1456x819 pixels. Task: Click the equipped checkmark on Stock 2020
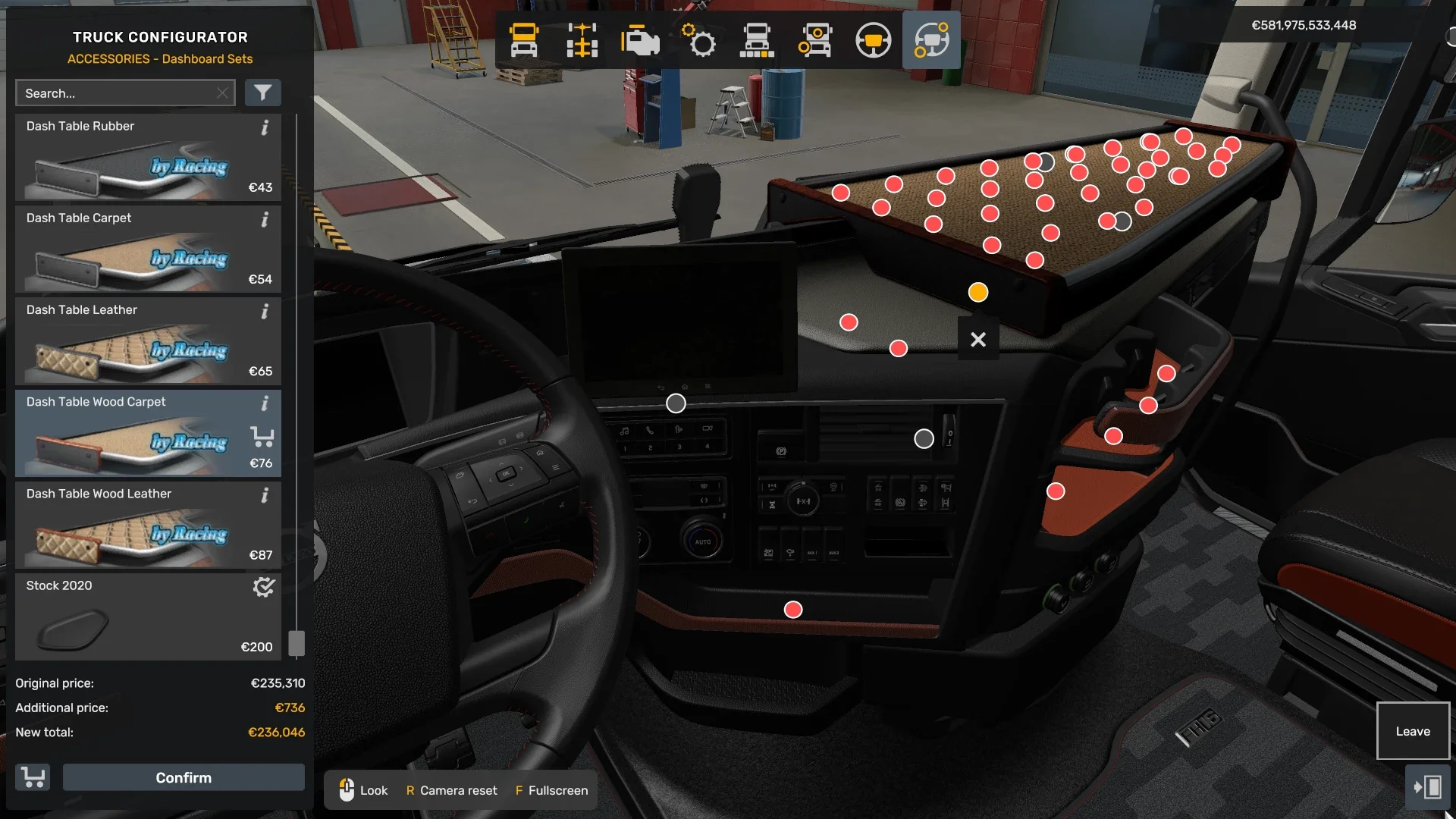[263, 587]
